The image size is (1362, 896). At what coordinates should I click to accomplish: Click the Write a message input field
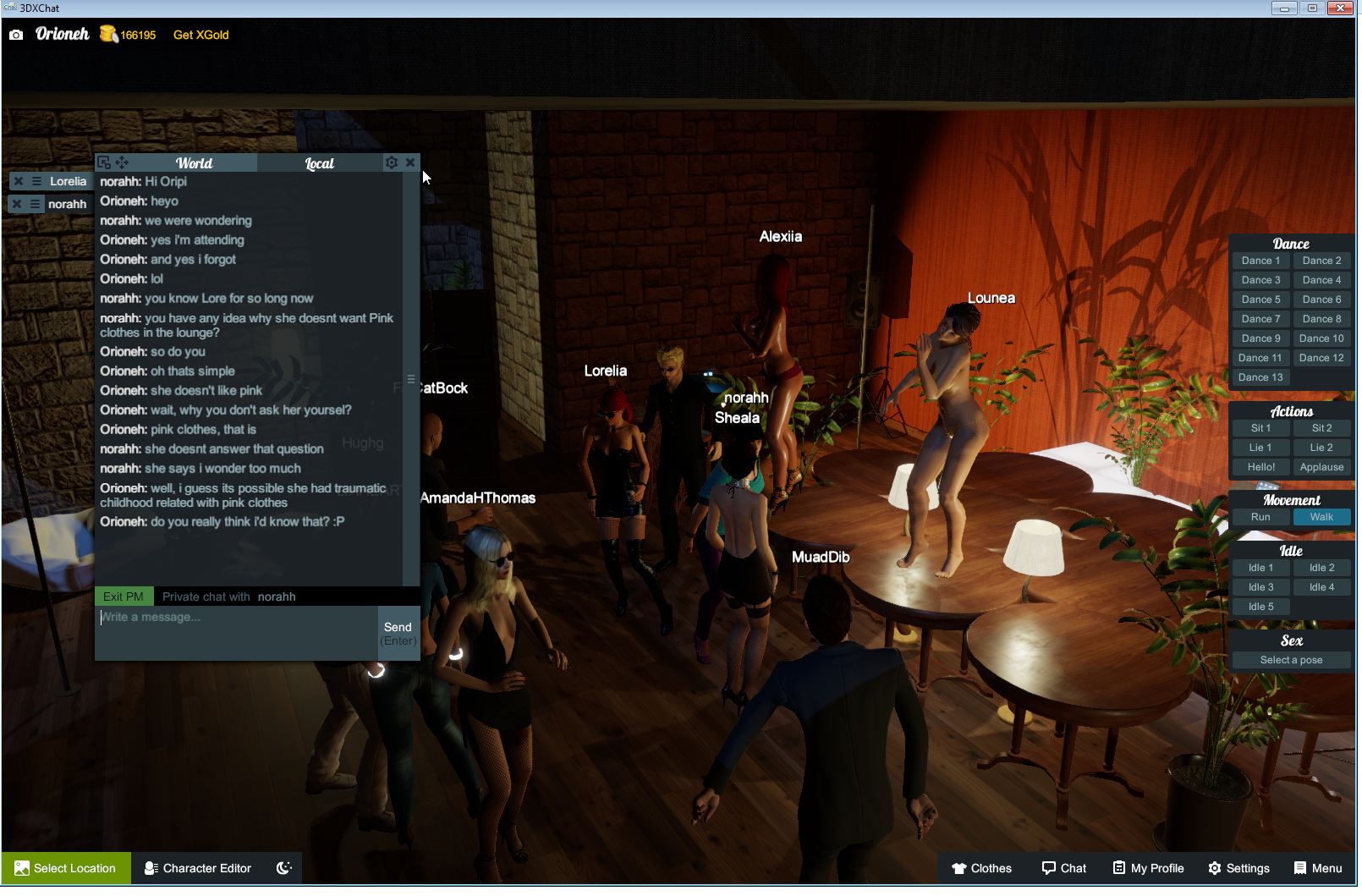[x=228, y=617]
